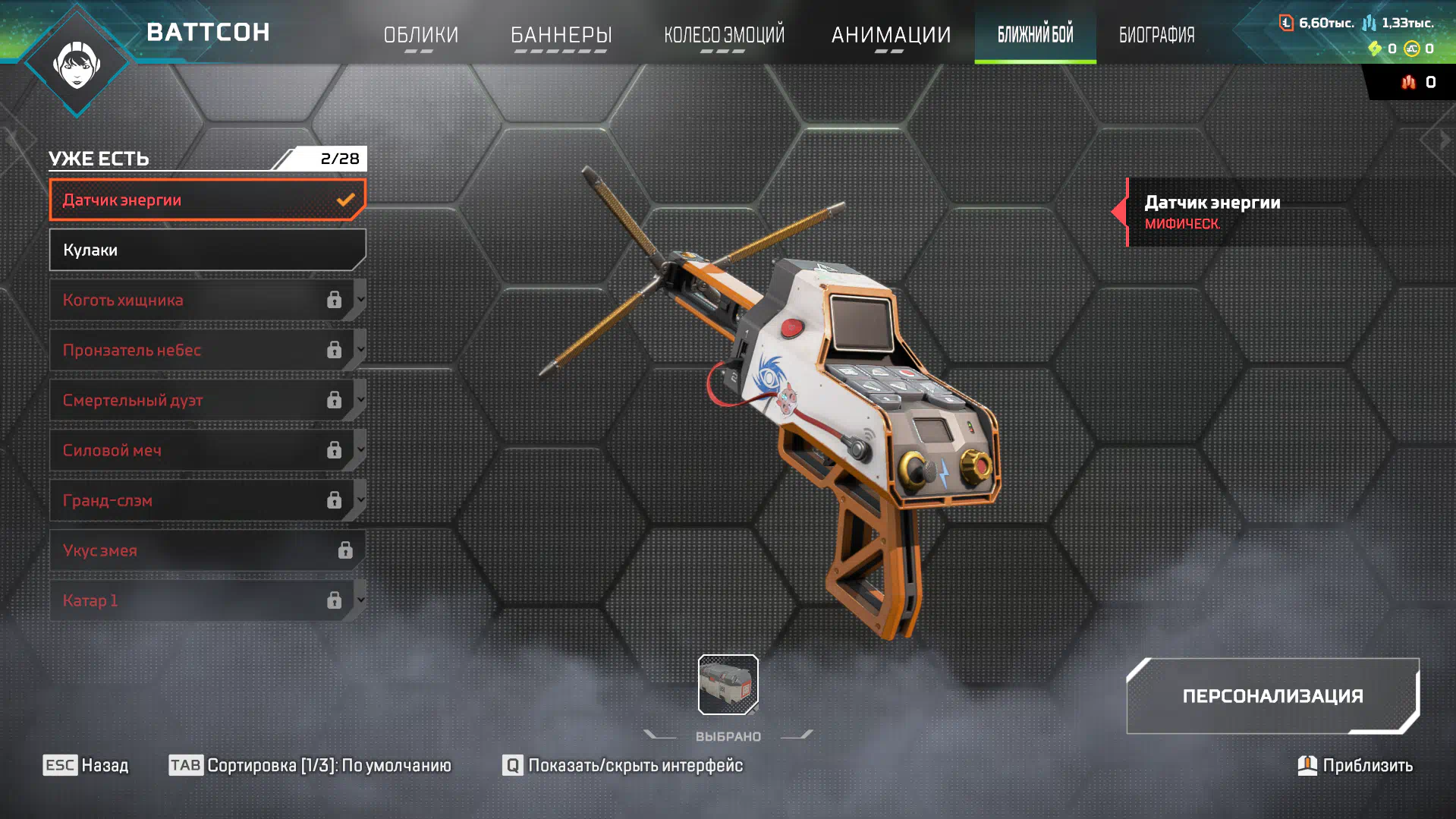Open the ПЕРСОНАЛИЗАЦИЯ button
Image resolution: width=1456 pixels, height=819 pixels.
point(1272,696)
